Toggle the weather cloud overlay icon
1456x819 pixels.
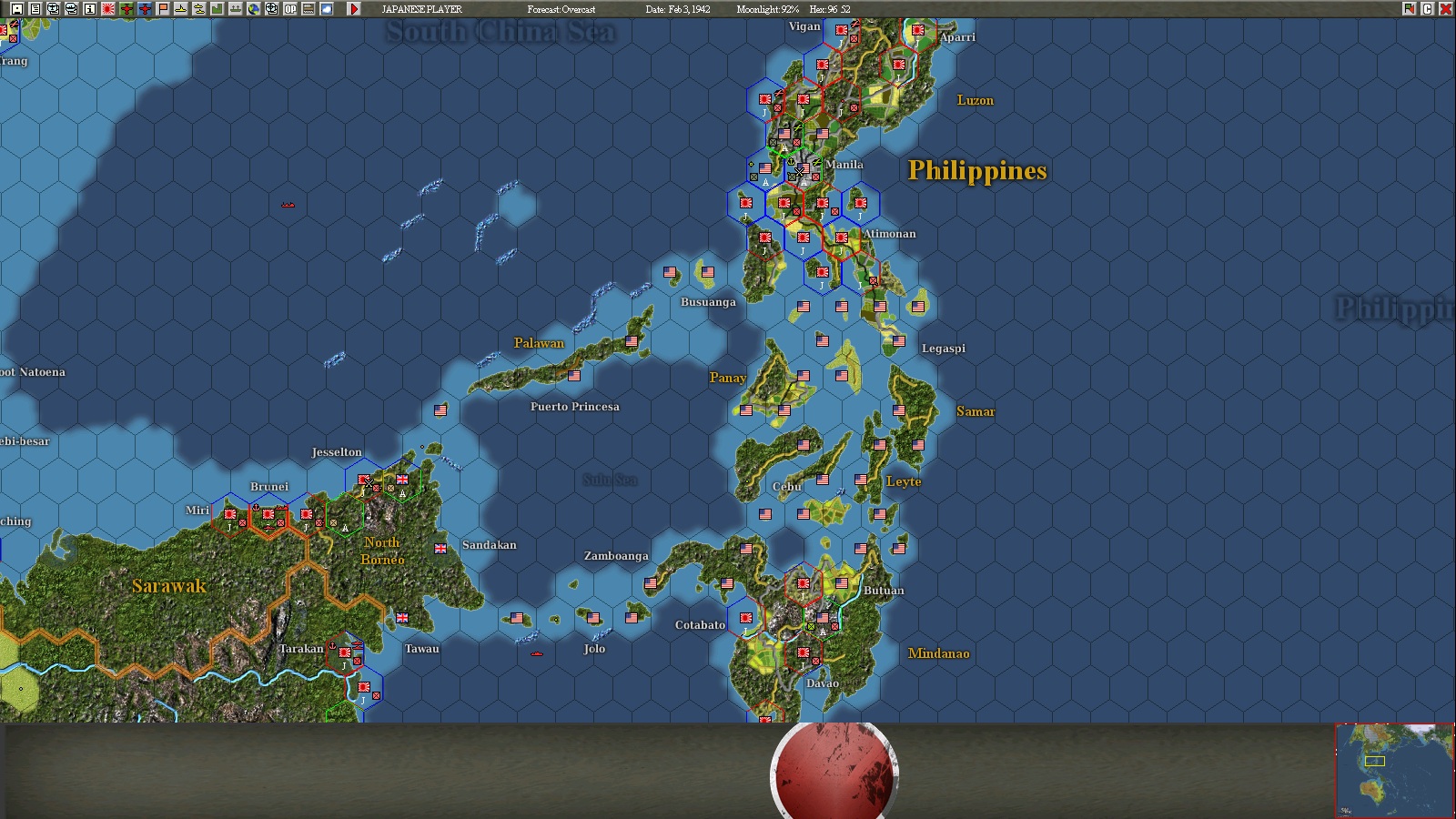[326, 7]
